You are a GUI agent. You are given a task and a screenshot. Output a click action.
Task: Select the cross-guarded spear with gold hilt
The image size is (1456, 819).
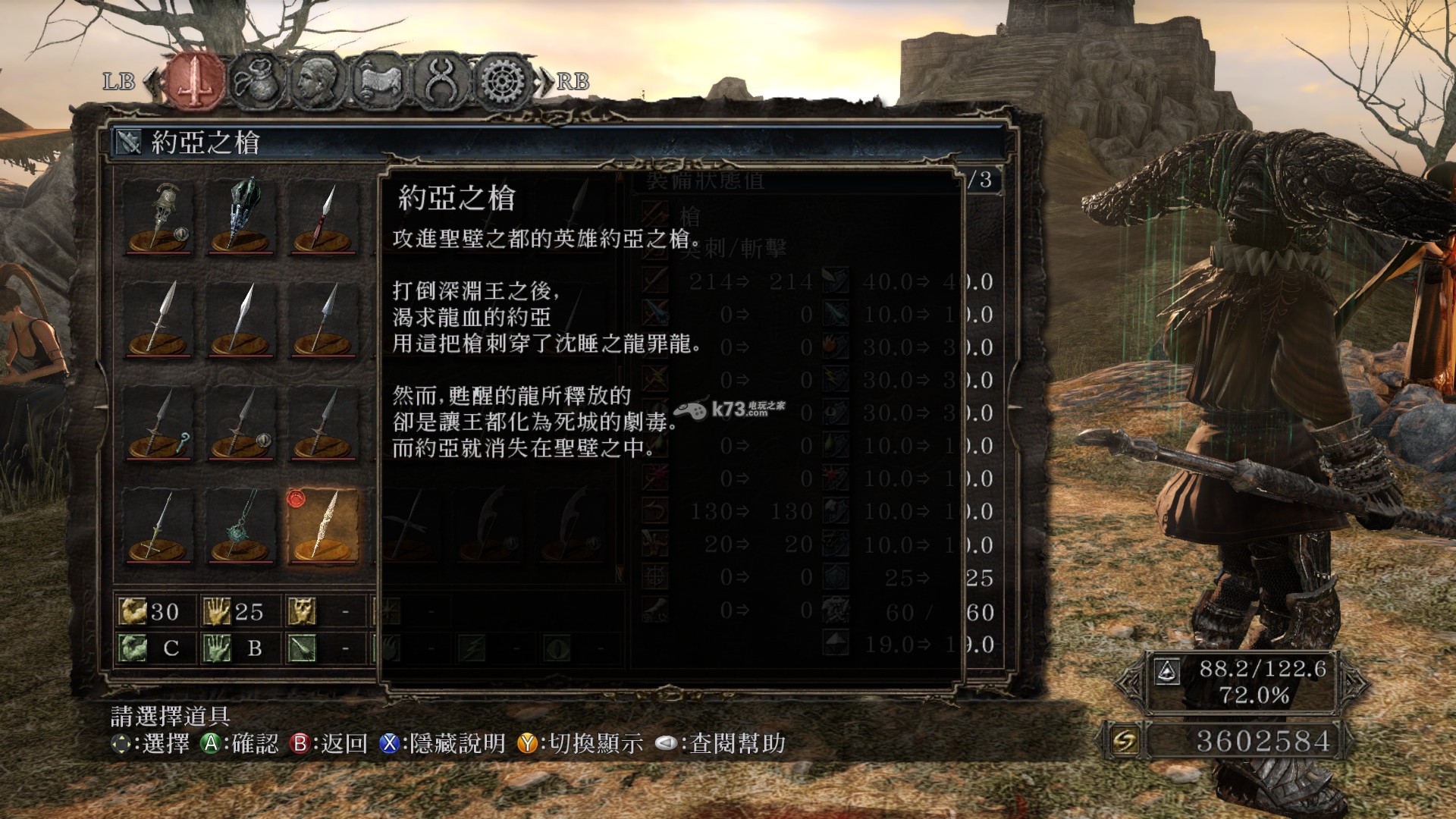coord(158,526)
